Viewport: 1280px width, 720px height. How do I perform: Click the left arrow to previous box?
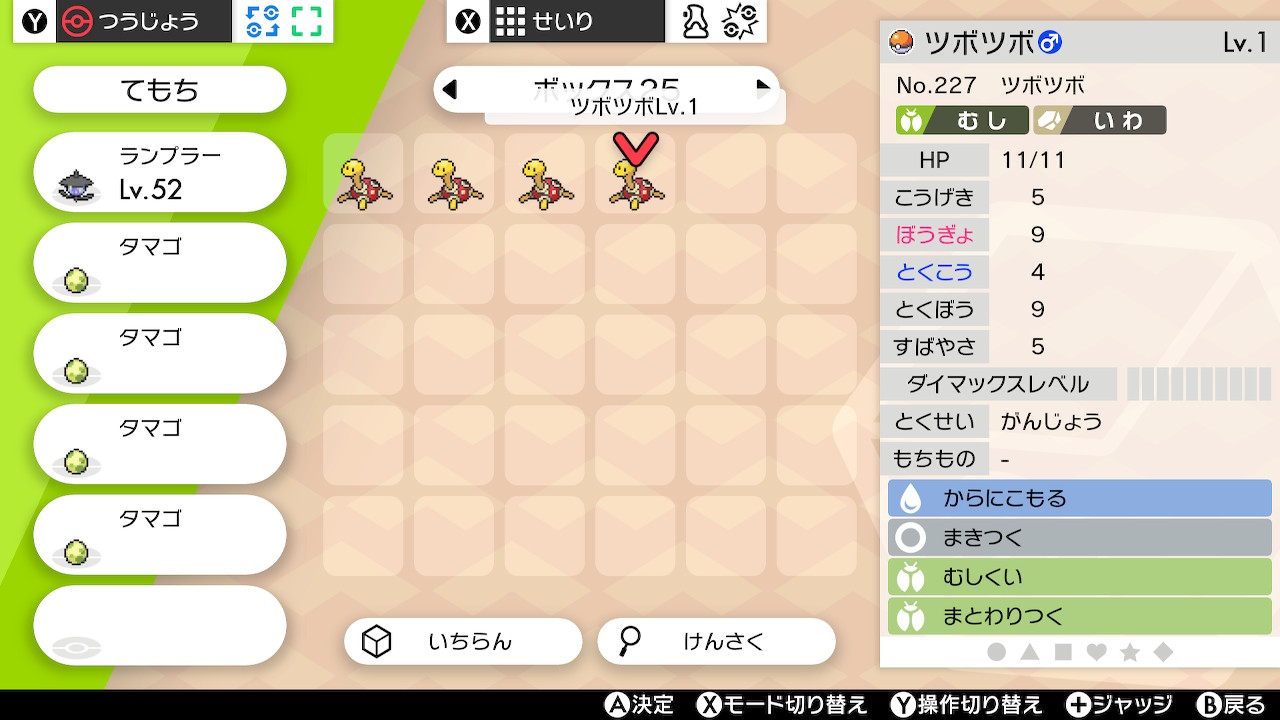(449, 89)
